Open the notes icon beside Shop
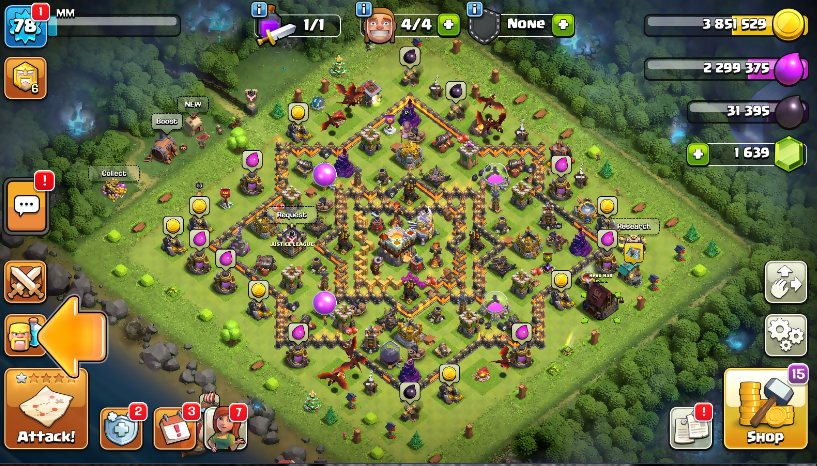The image size is (817, 466). point(690,428)
